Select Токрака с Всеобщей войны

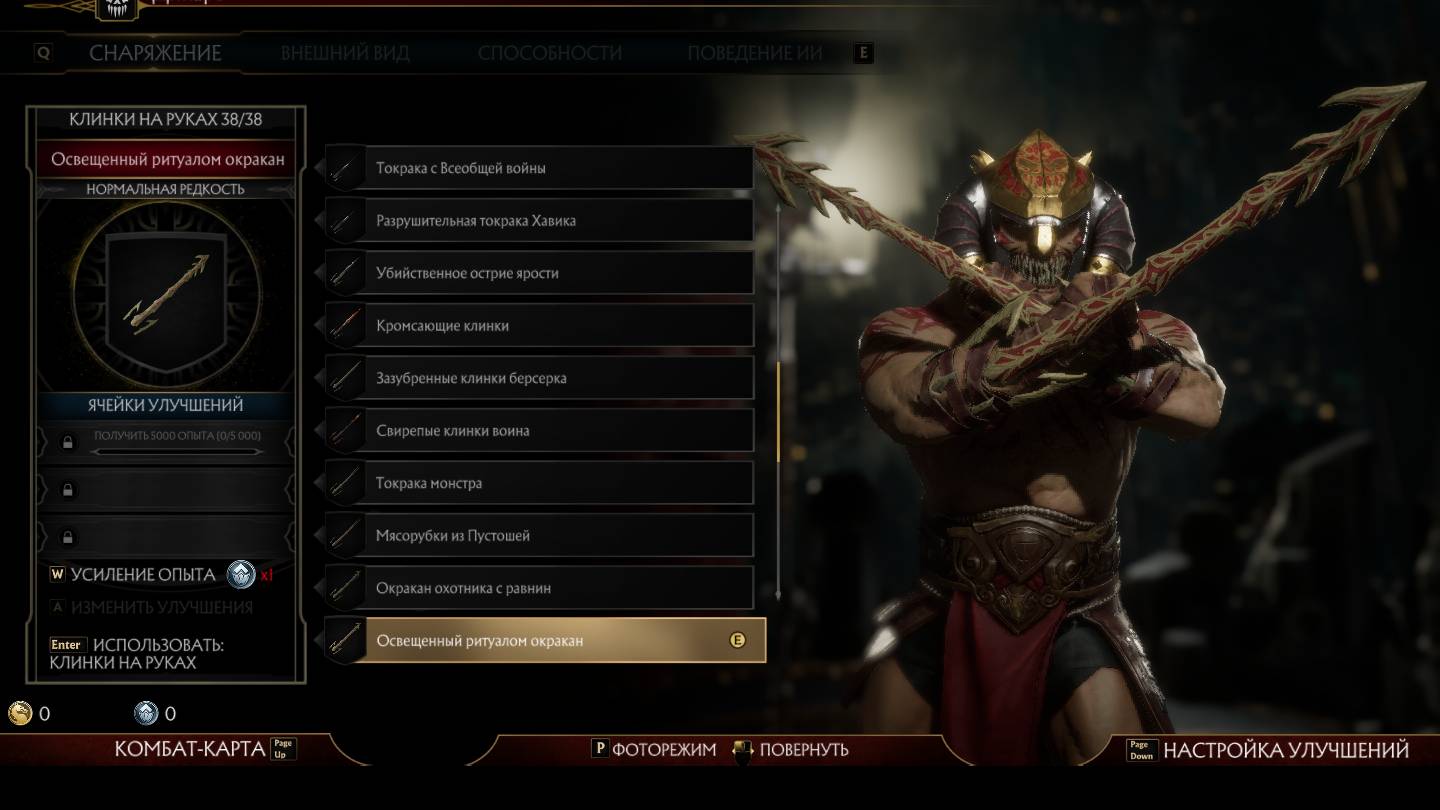(540, 168)
